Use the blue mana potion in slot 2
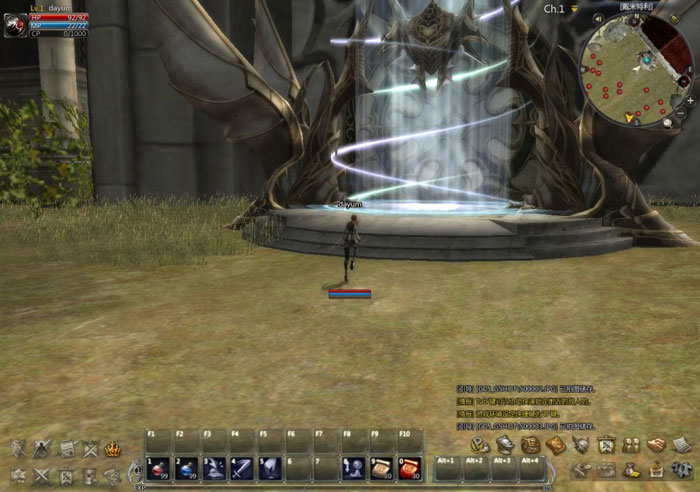Screen dimensions: 700x492 (186, 468)
